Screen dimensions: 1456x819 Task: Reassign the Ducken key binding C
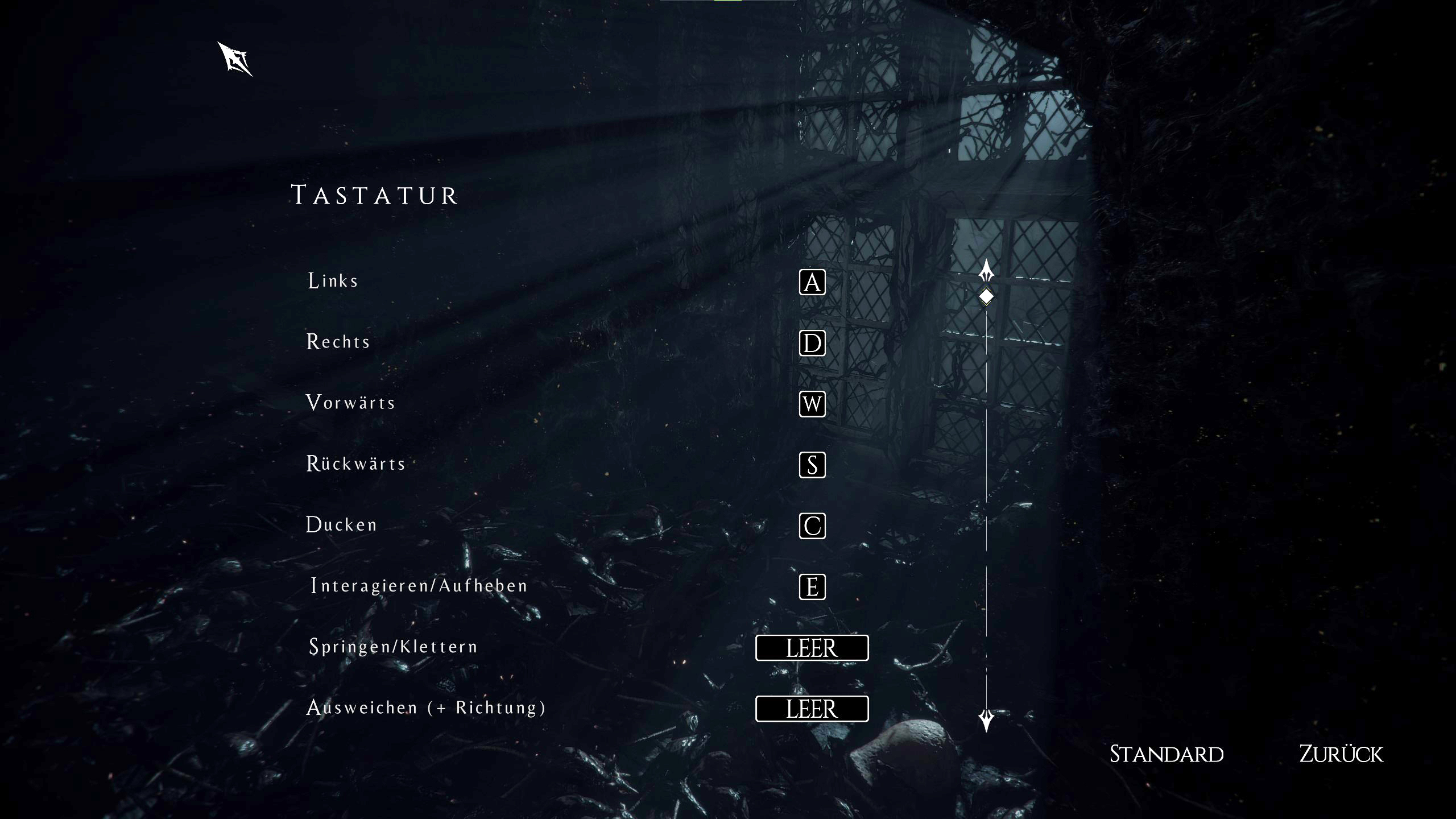click(812, 526)
